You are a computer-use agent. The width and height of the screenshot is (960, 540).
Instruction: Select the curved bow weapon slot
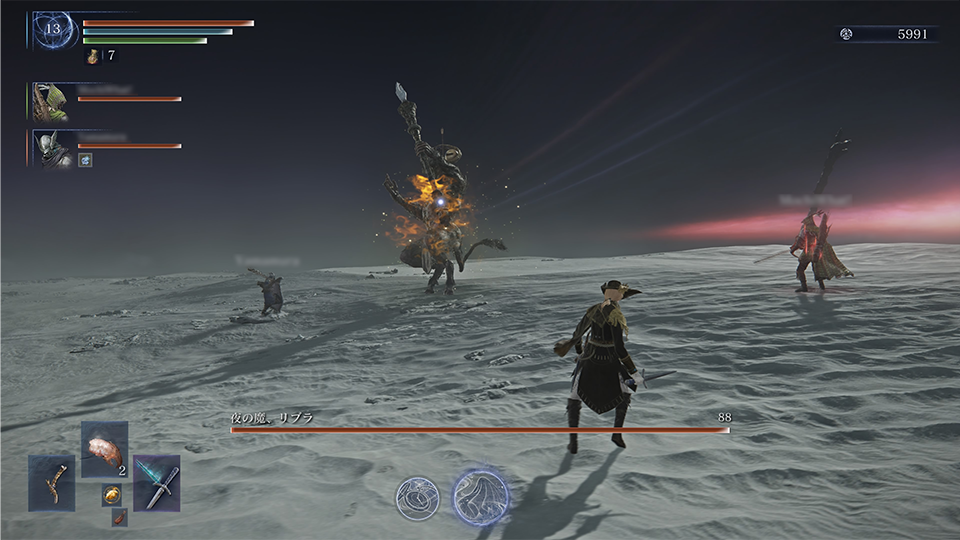point(51,483)
